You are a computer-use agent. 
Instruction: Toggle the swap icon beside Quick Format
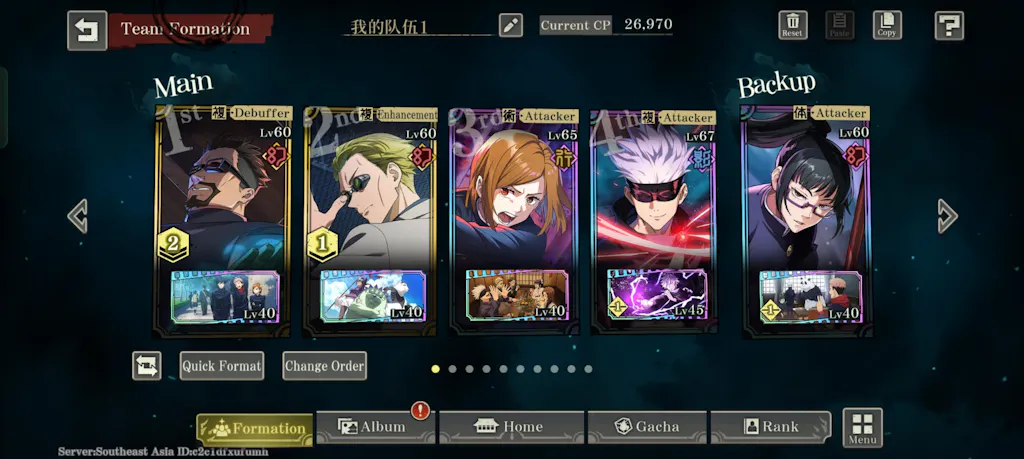click(147, 366)
